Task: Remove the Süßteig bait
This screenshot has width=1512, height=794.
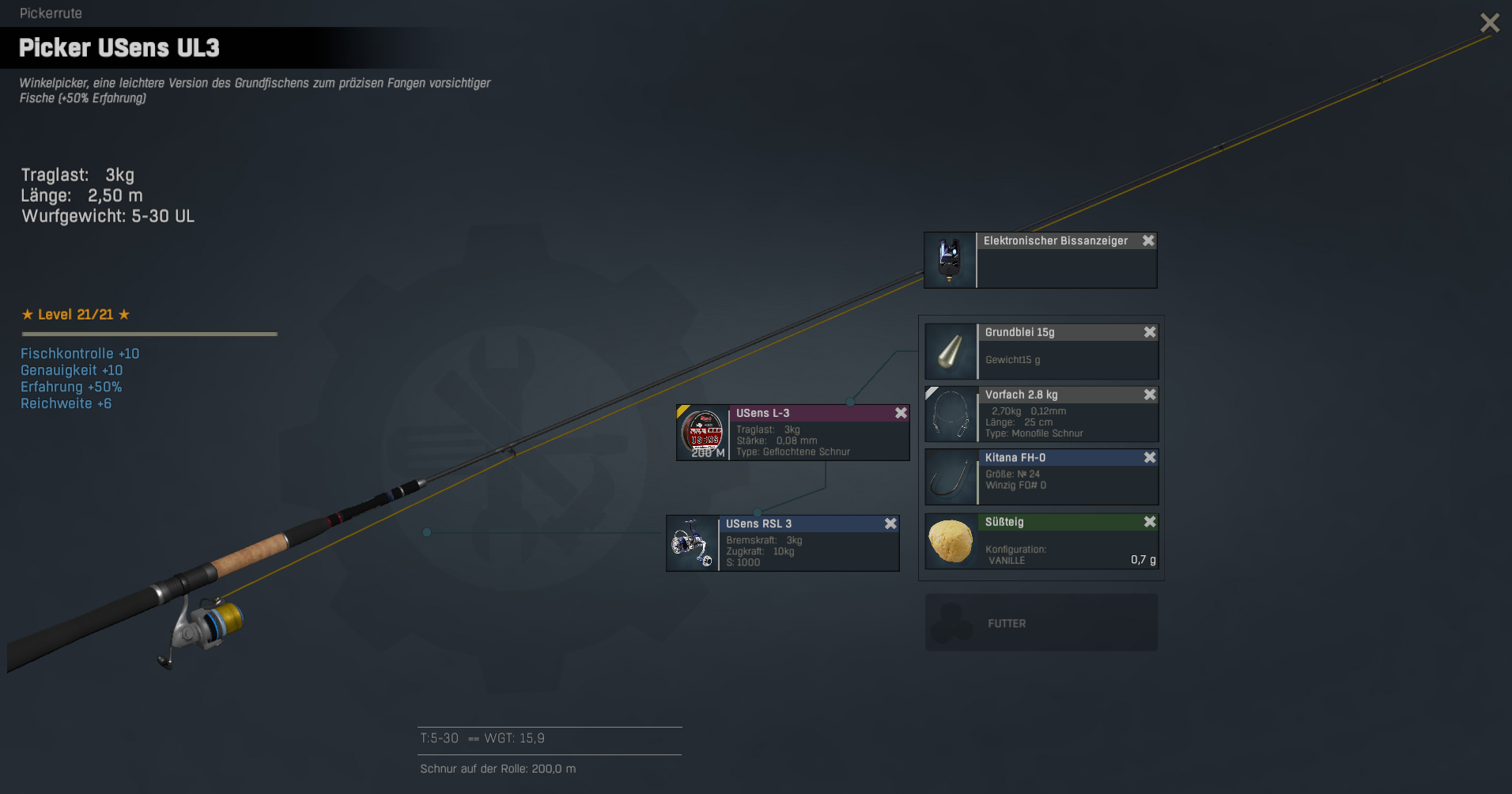Action: coord(1150,522)
